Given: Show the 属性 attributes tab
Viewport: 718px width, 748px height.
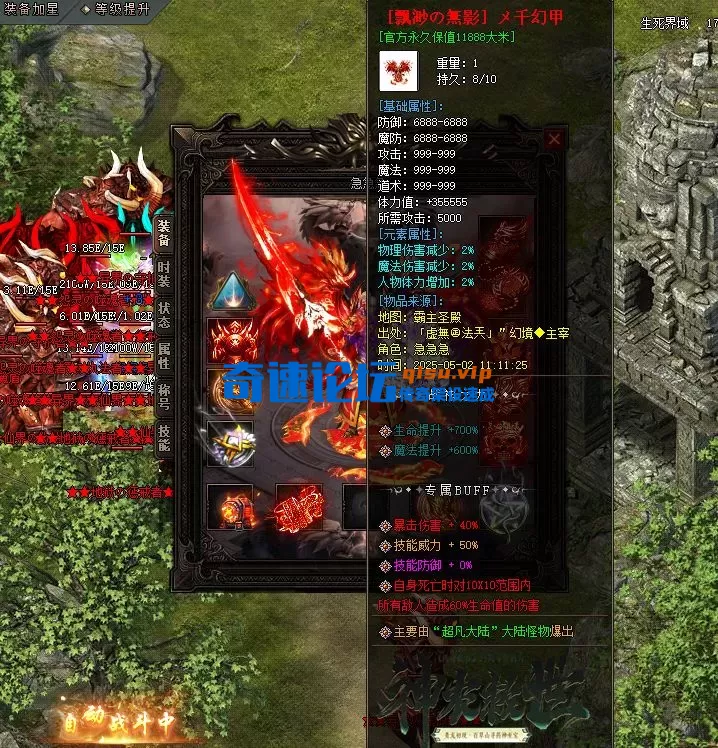Looking at the screenshot, I should 164,355.
